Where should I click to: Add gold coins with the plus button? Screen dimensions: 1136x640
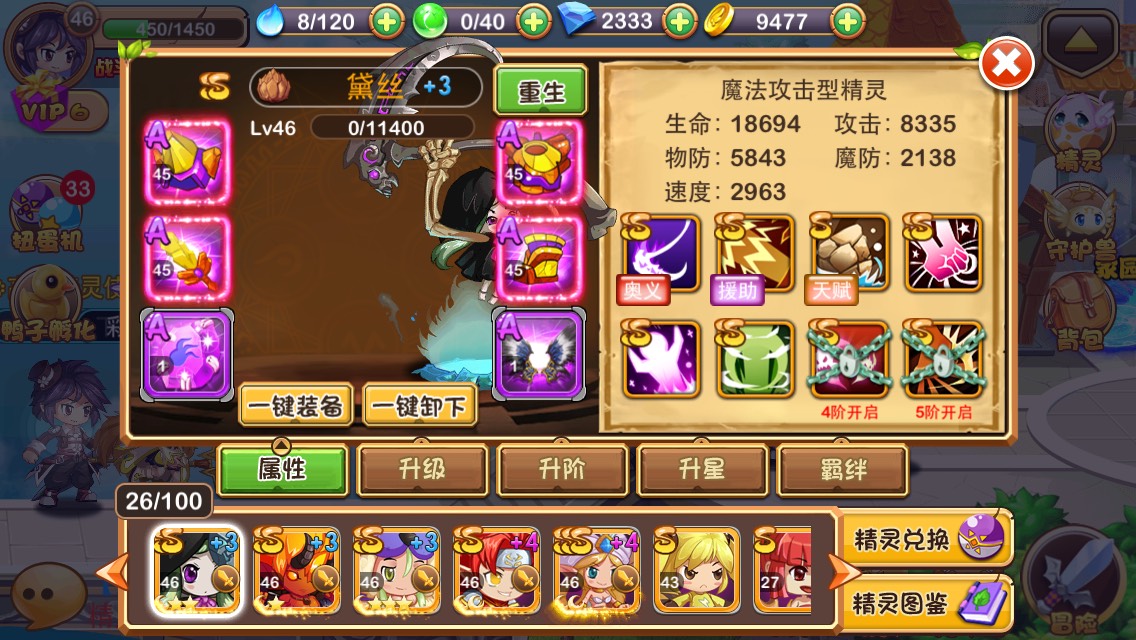tap(847, 20)
